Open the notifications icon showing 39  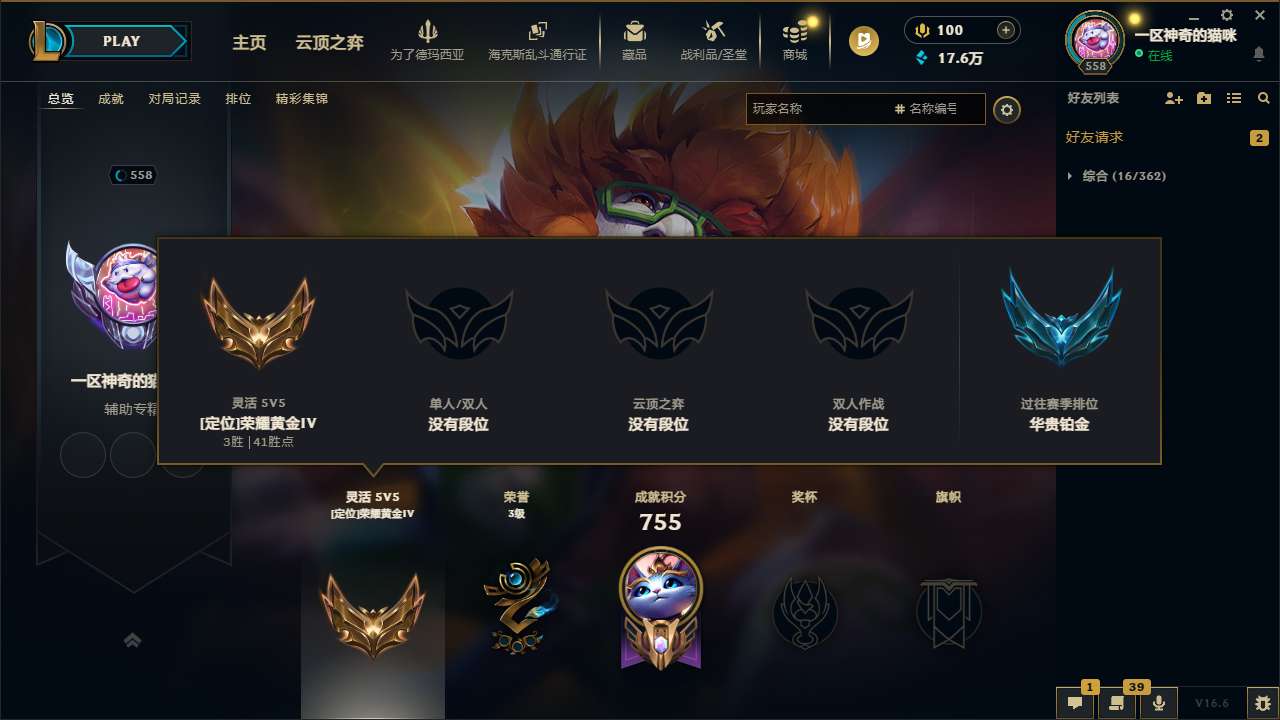point(1117,703)
